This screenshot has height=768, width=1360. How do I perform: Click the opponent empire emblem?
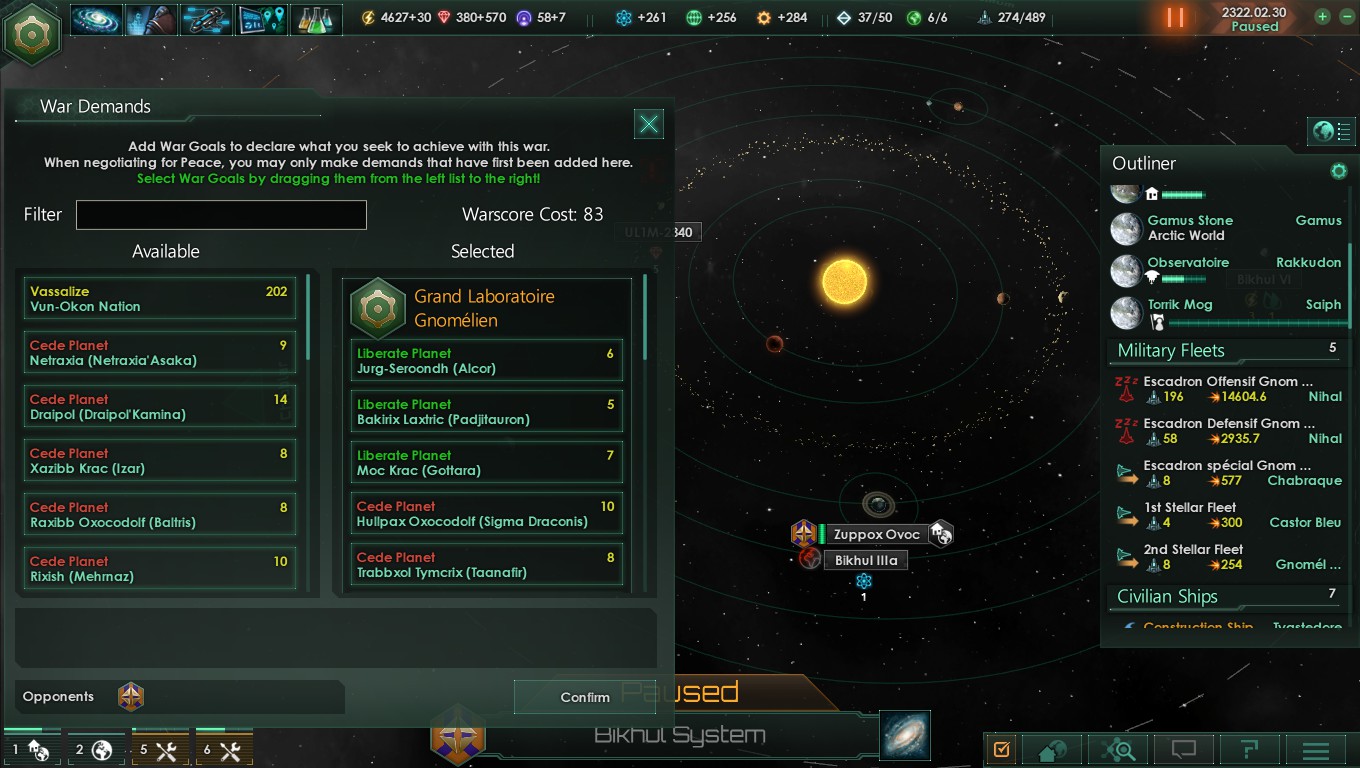tap(131, 697)
